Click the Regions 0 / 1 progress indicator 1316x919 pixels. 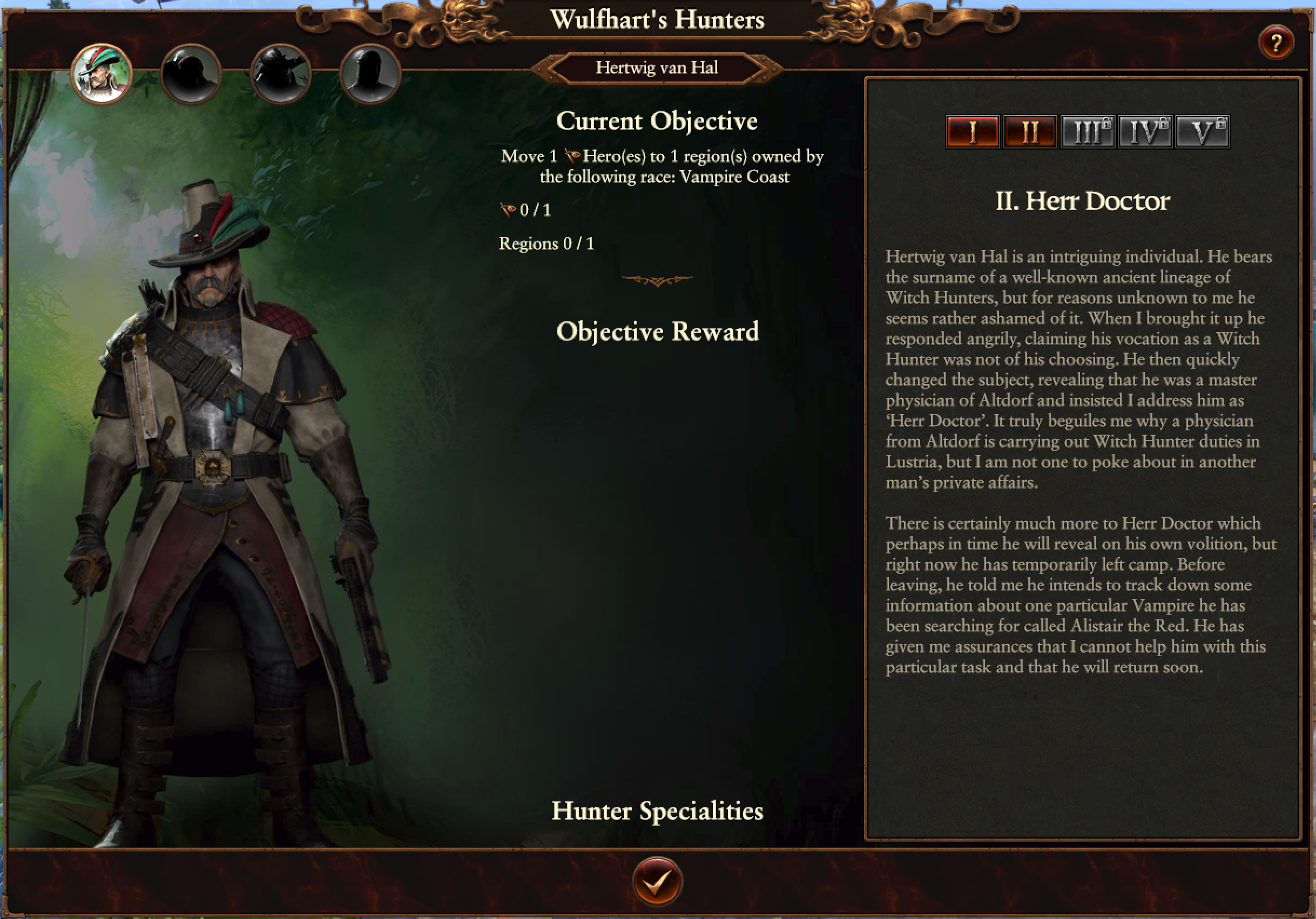(546, 243)
